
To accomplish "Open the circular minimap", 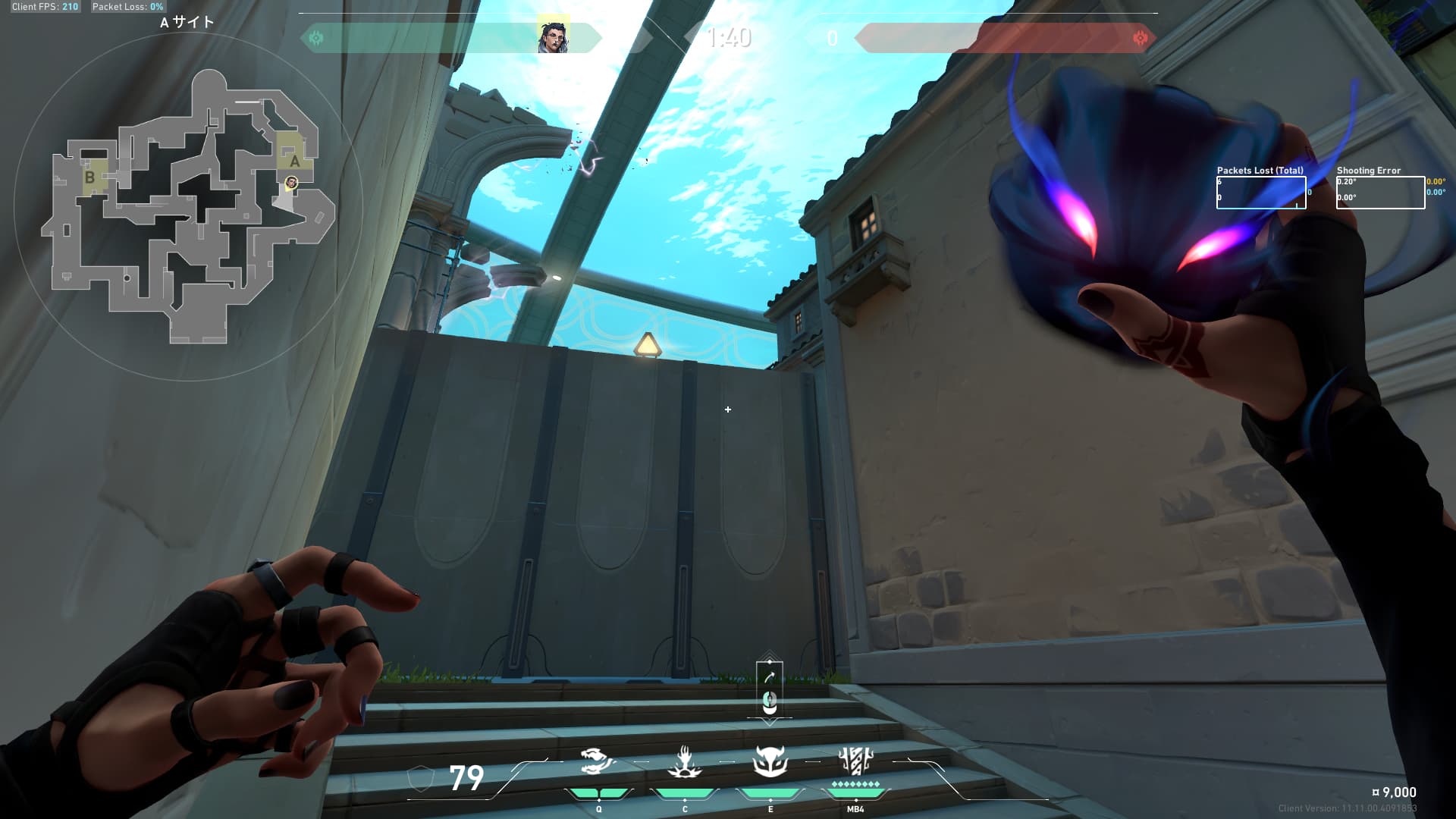I will point(188,205).
